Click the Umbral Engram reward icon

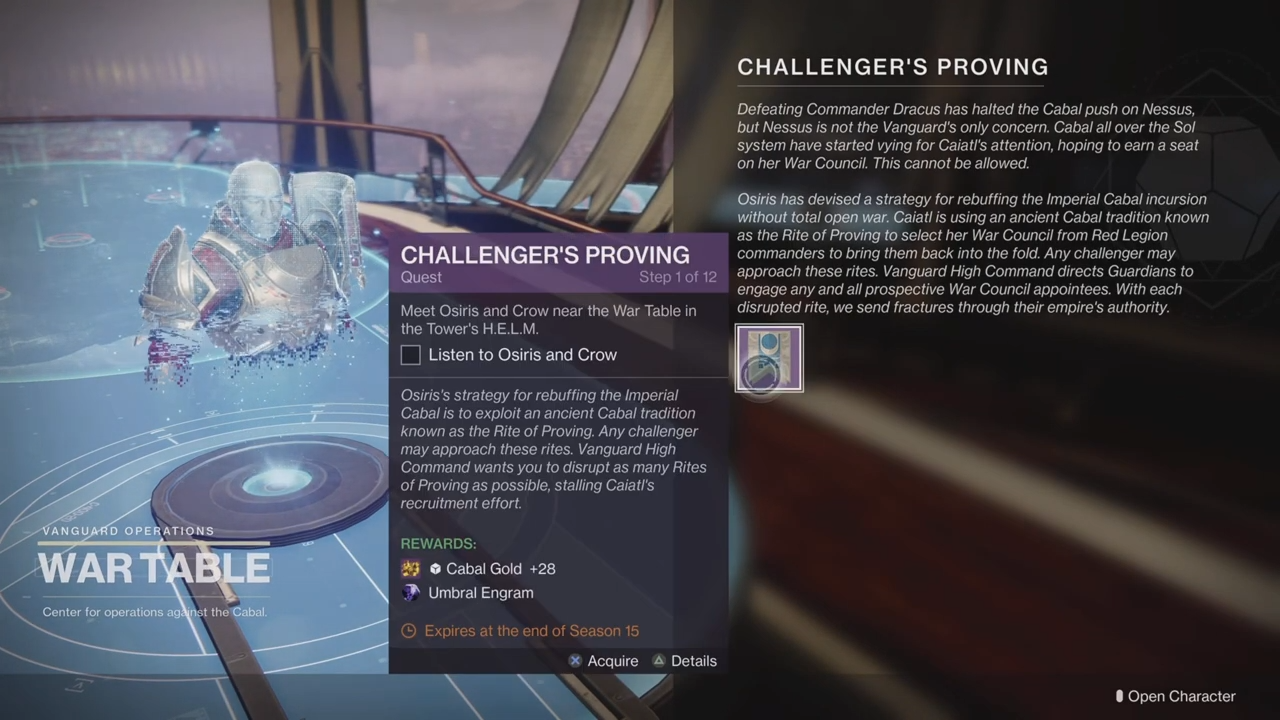(x=411, y=593)
